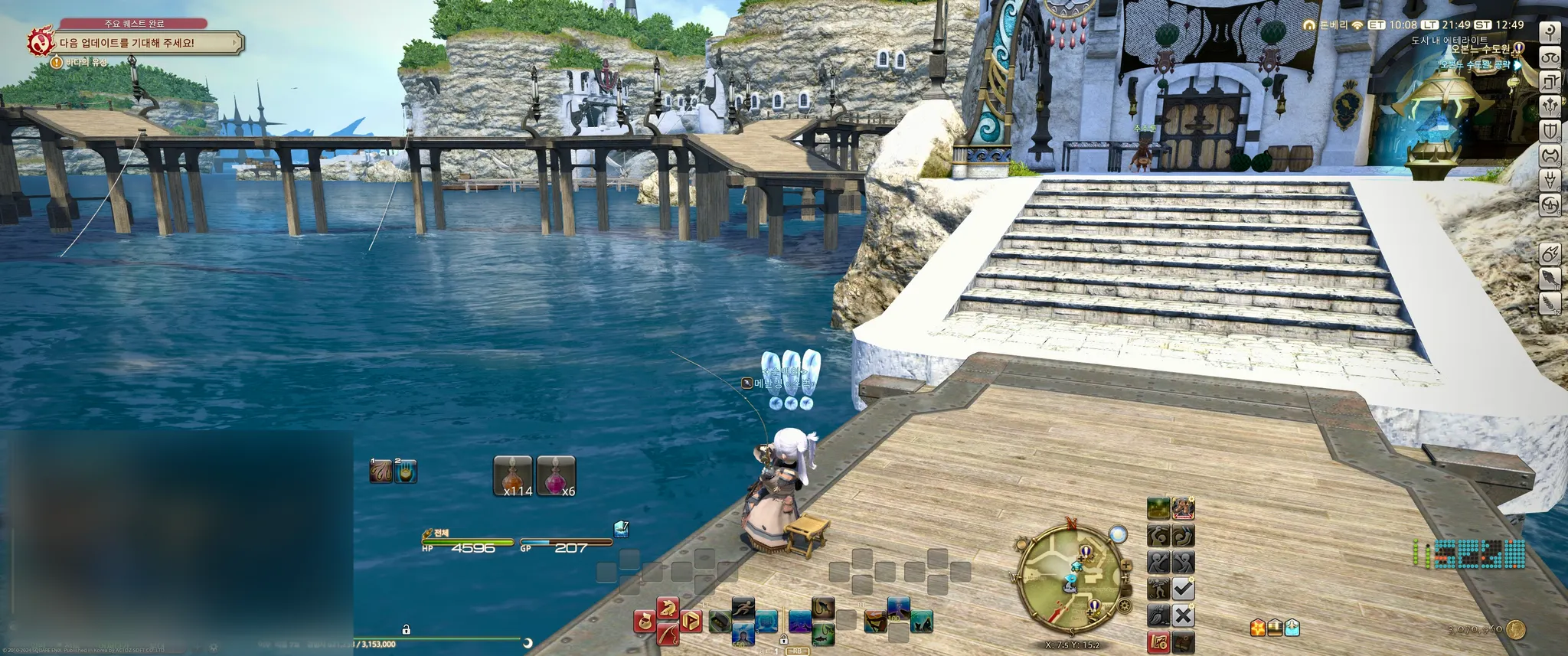Activate the red fishing rod cast action

pyautogui.click(x=667, y=633)
